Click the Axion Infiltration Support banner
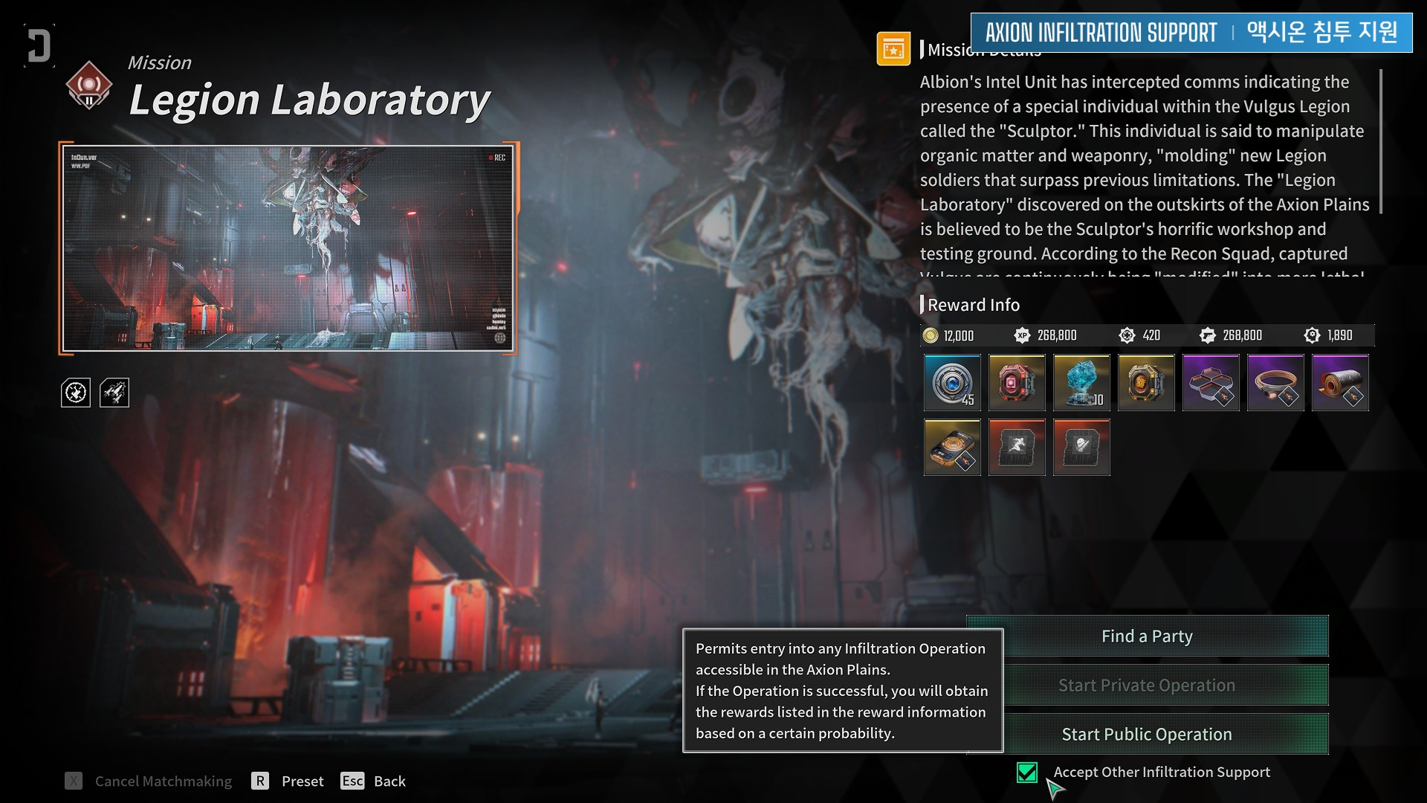 pyautogui.click(x=1191, y=32)
